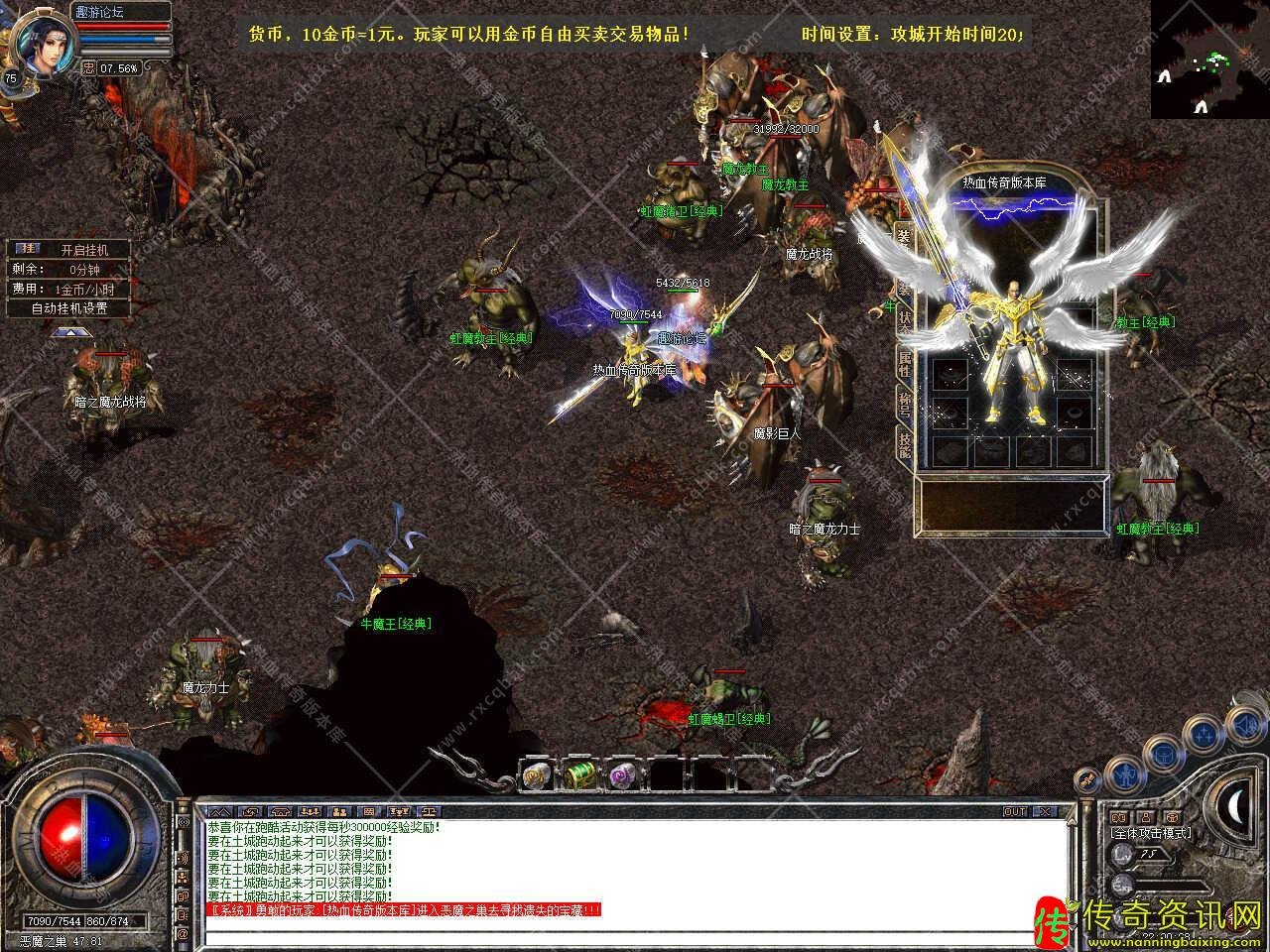This screenshot has width=1270, height=952.
Task: Click the OUT button above chat
Action: [1015, 811]
